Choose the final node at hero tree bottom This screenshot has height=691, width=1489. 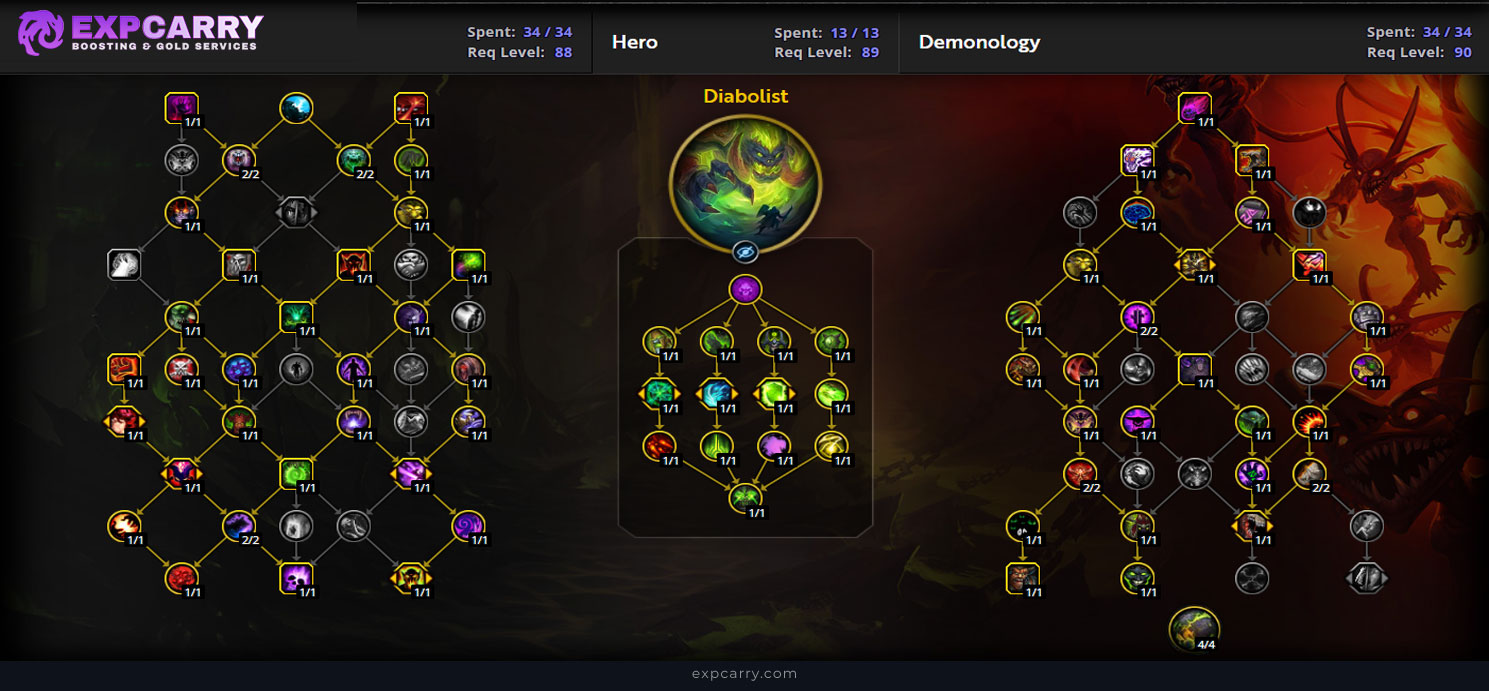pyautogui.click(x=745, y=497)
